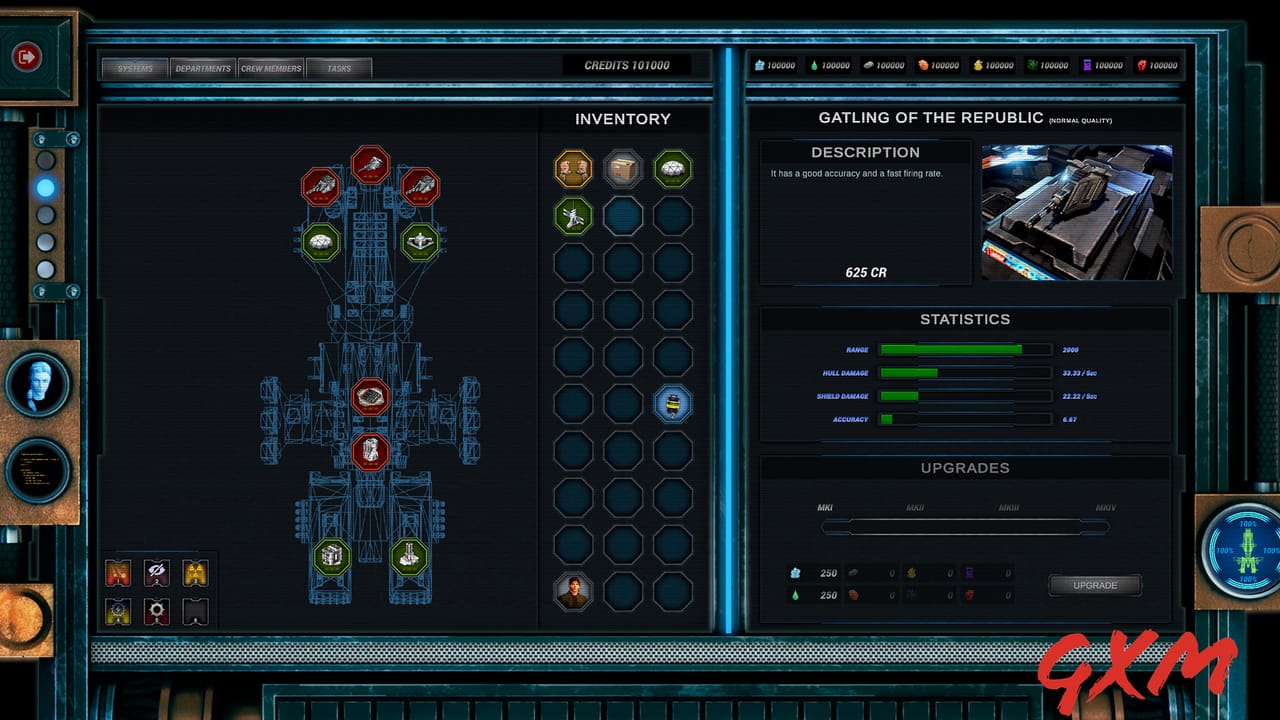Pick the green dome item in inventory
This screenshot has width=1280, height=720.
[x=673, y=169]
